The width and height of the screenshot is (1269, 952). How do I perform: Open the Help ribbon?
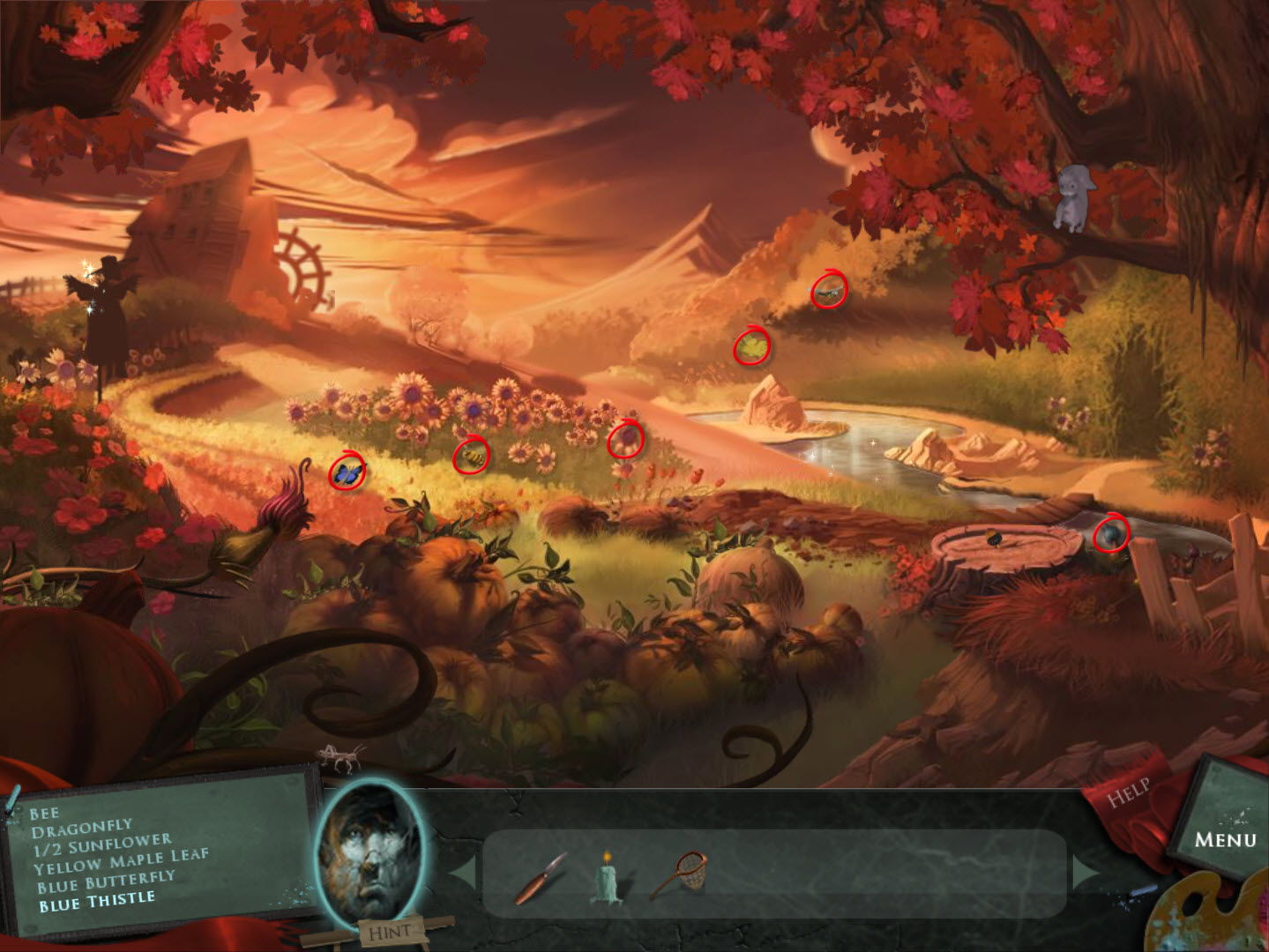coord(1130,791)
